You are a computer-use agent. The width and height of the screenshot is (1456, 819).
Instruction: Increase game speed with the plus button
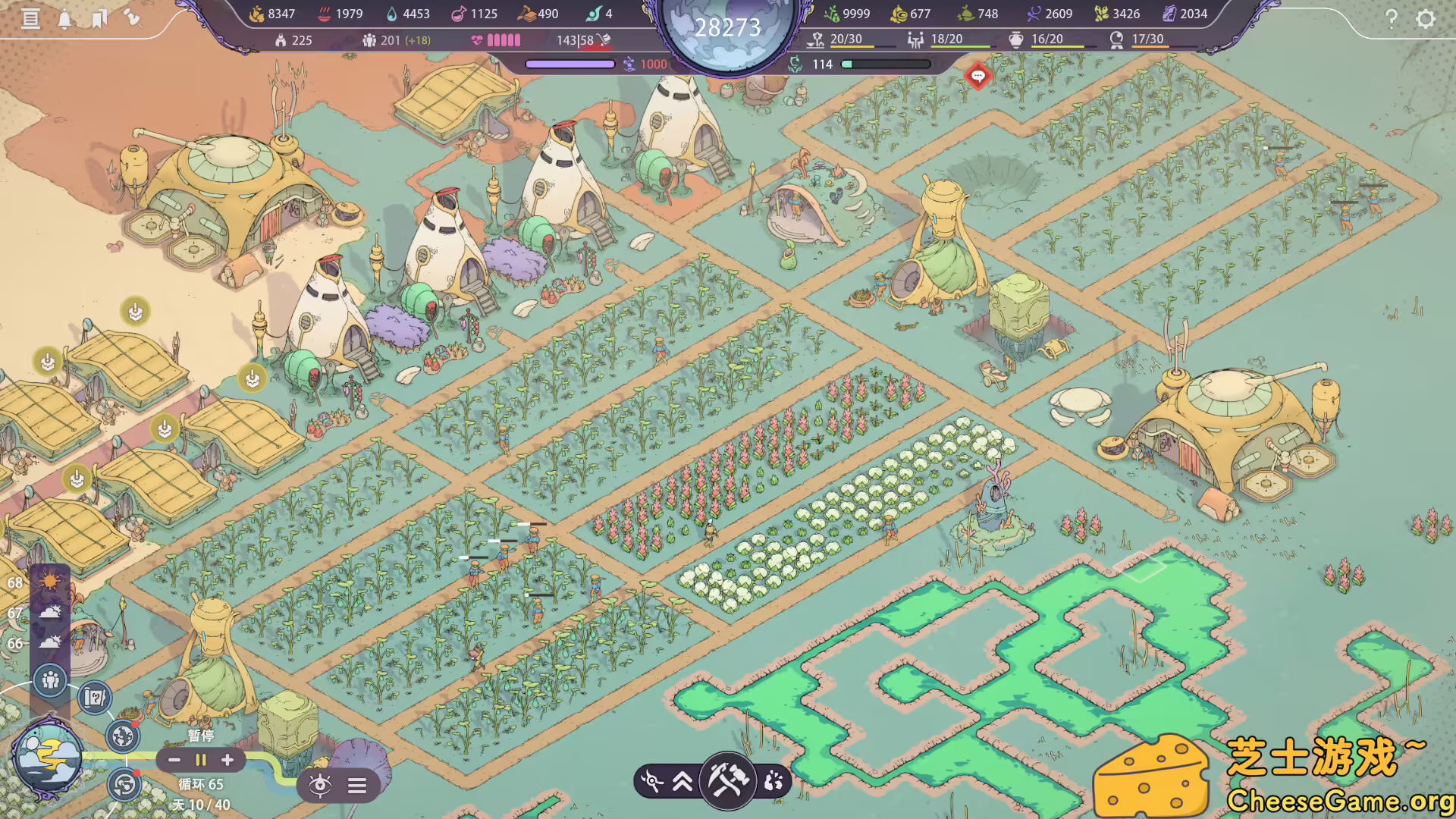(227, 760)
